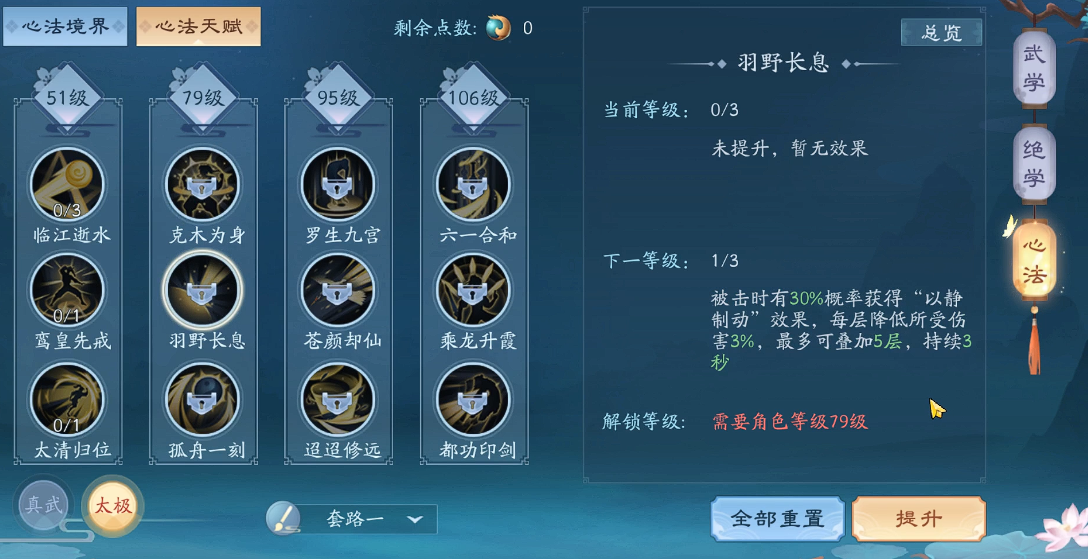
Task: Choose the 乘龙升霞 talent icon
Action: (x=473, y=291)
